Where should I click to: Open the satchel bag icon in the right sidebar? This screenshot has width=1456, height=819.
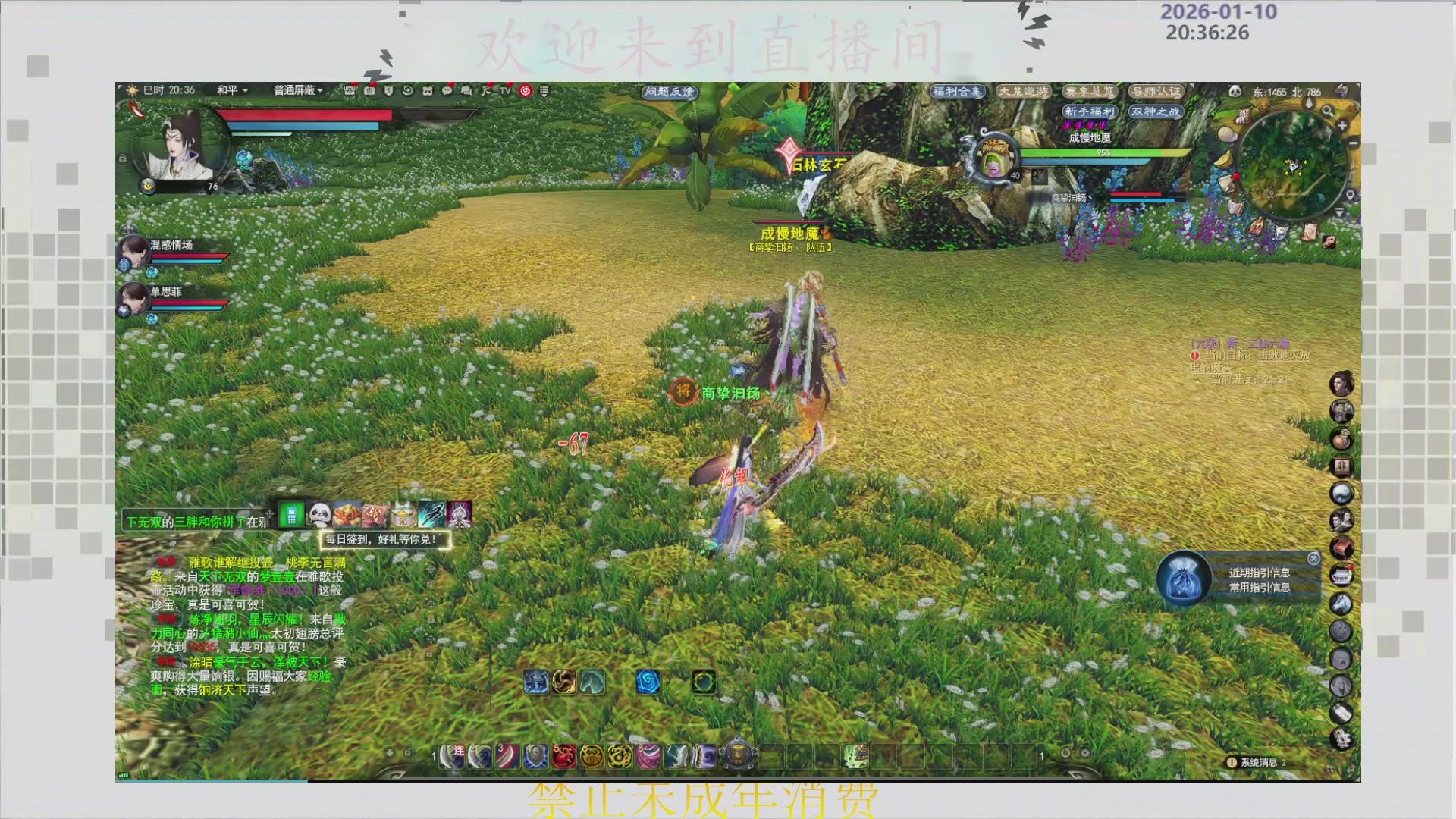1342,438
